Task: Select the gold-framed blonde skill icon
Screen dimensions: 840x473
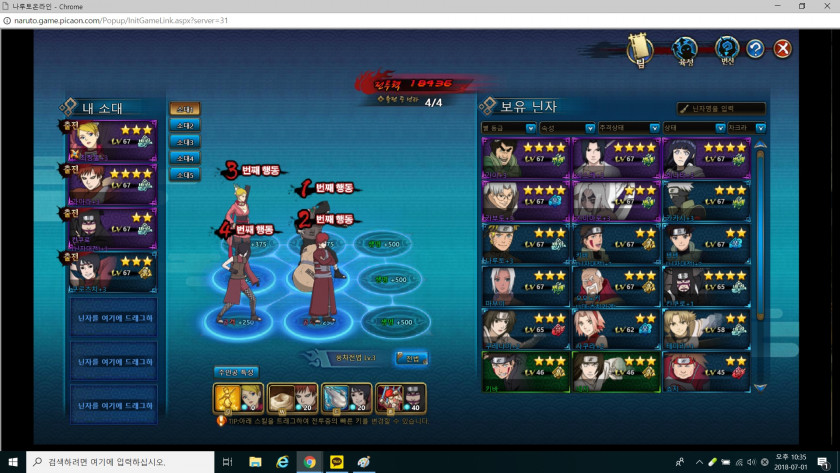Action: (238, 398)
